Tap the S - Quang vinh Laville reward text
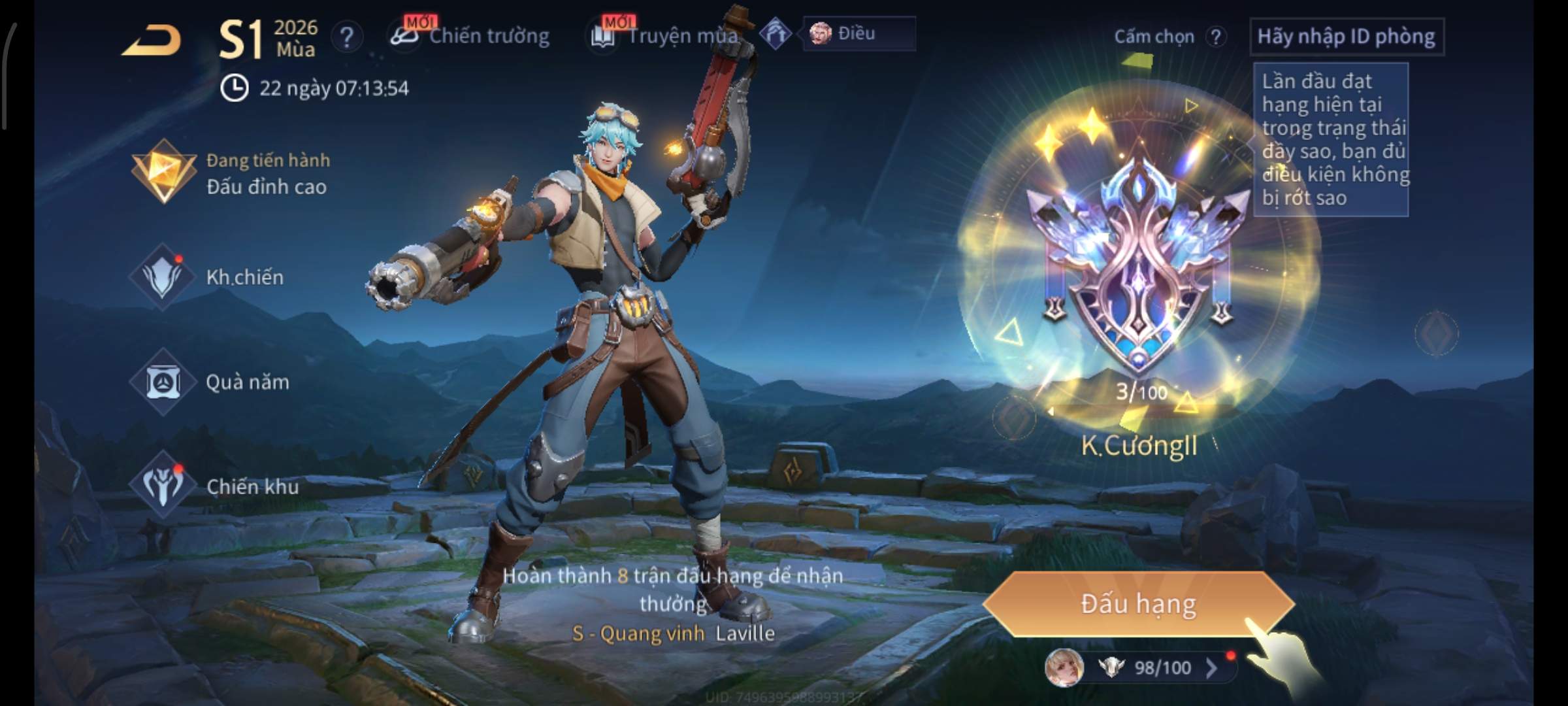This screenshot has height=706, width=1568. (673, 633)
